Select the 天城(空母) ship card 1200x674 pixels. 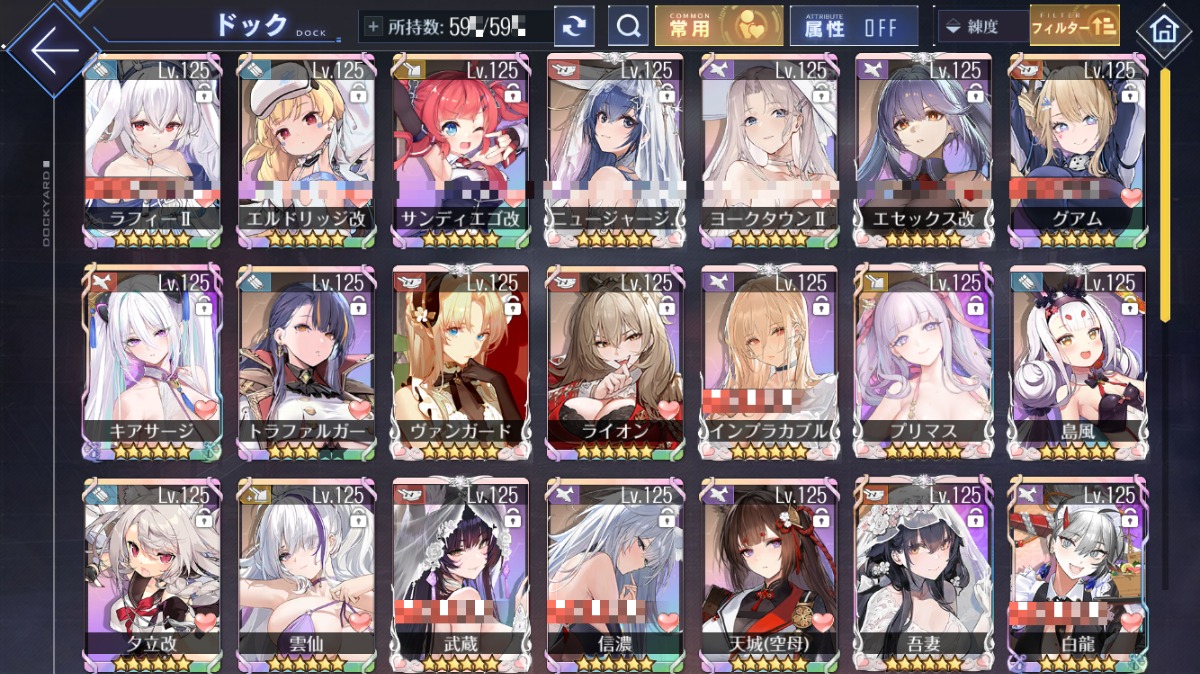tap(769, 570)
